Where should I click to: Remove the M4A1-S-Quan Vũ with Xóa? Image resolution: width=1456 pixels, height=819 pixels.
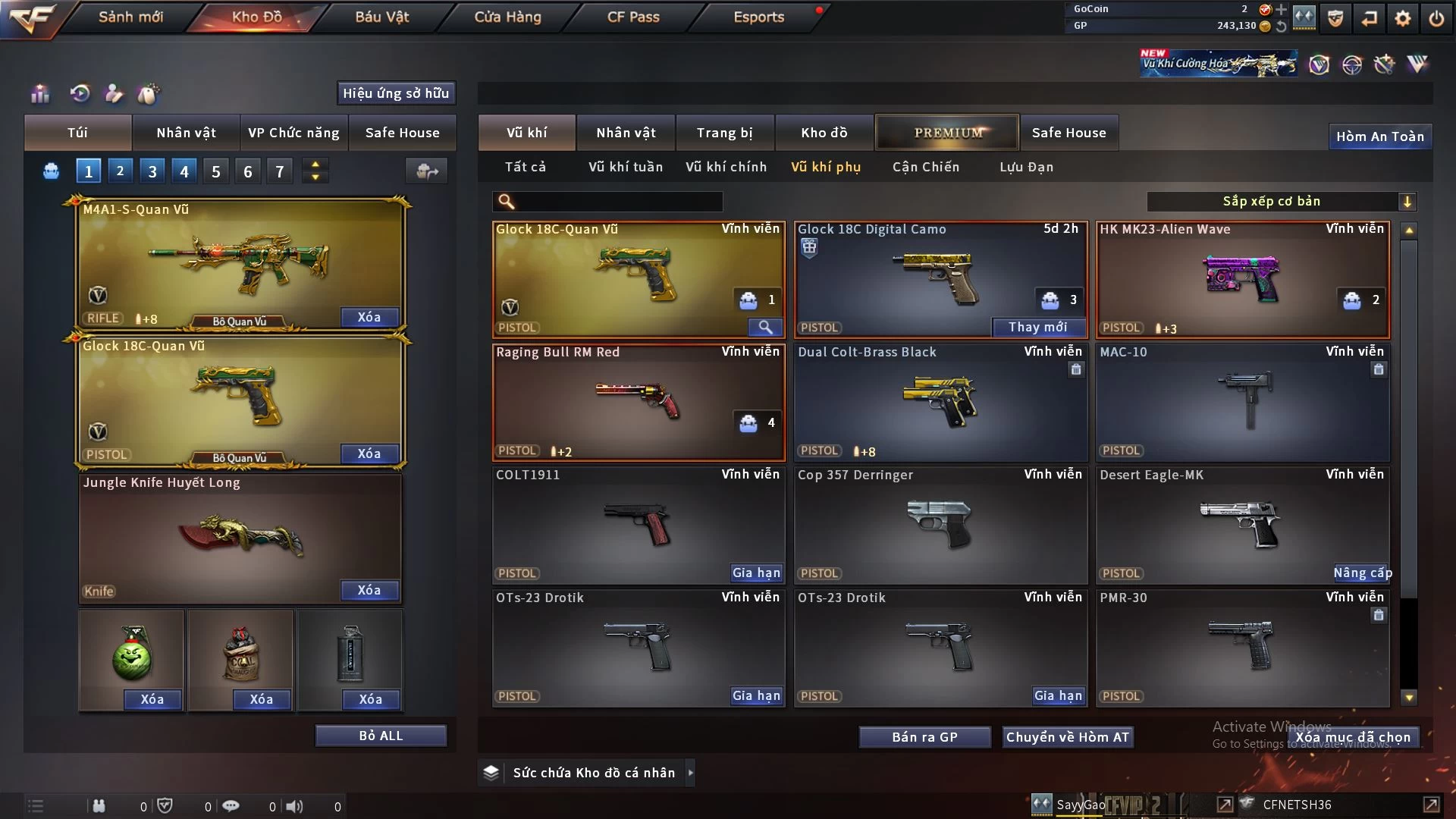(369, 317)
